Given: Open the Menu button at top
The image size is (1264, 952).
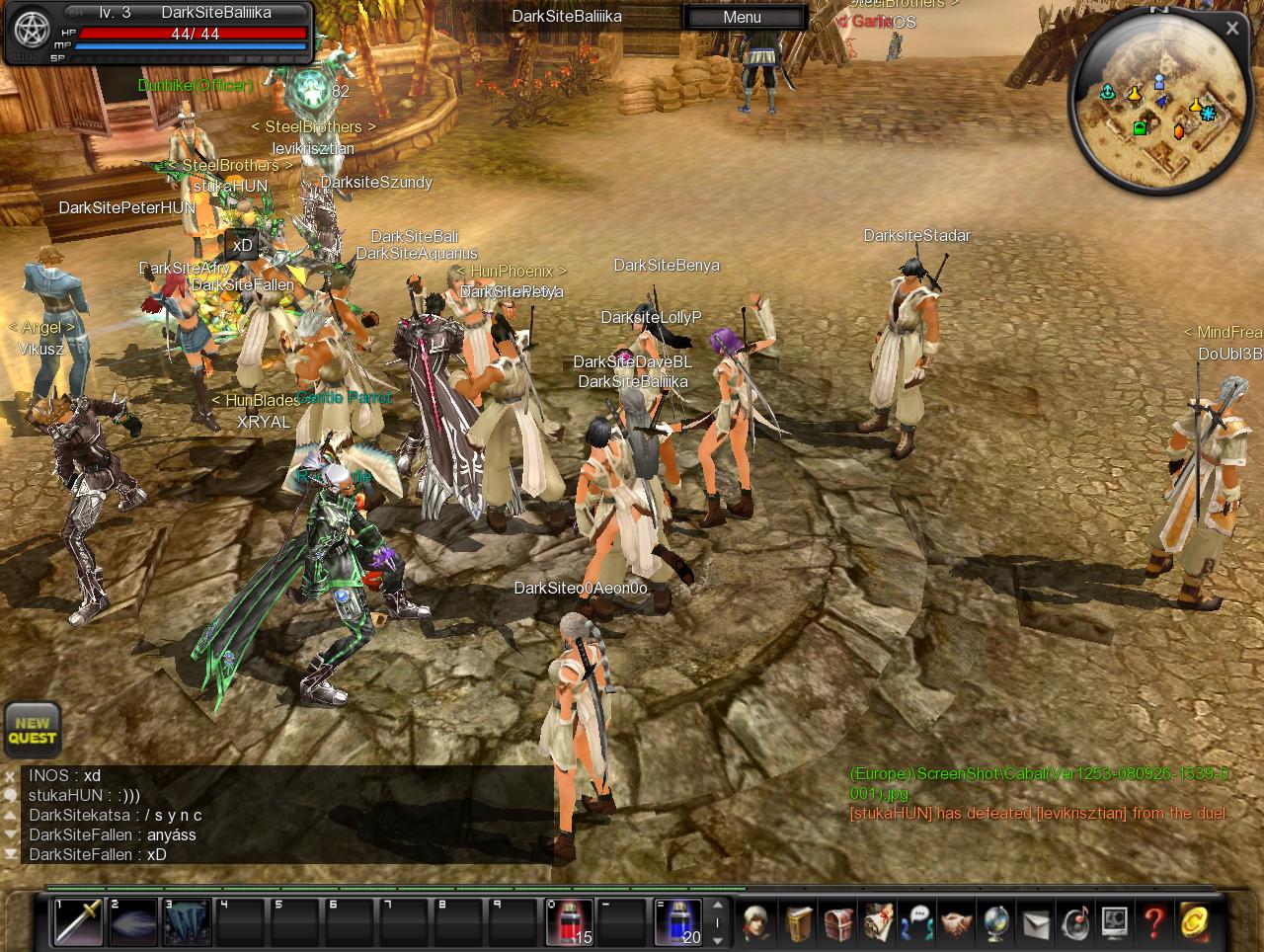Looking at the screenshot, I should point(742,18).
